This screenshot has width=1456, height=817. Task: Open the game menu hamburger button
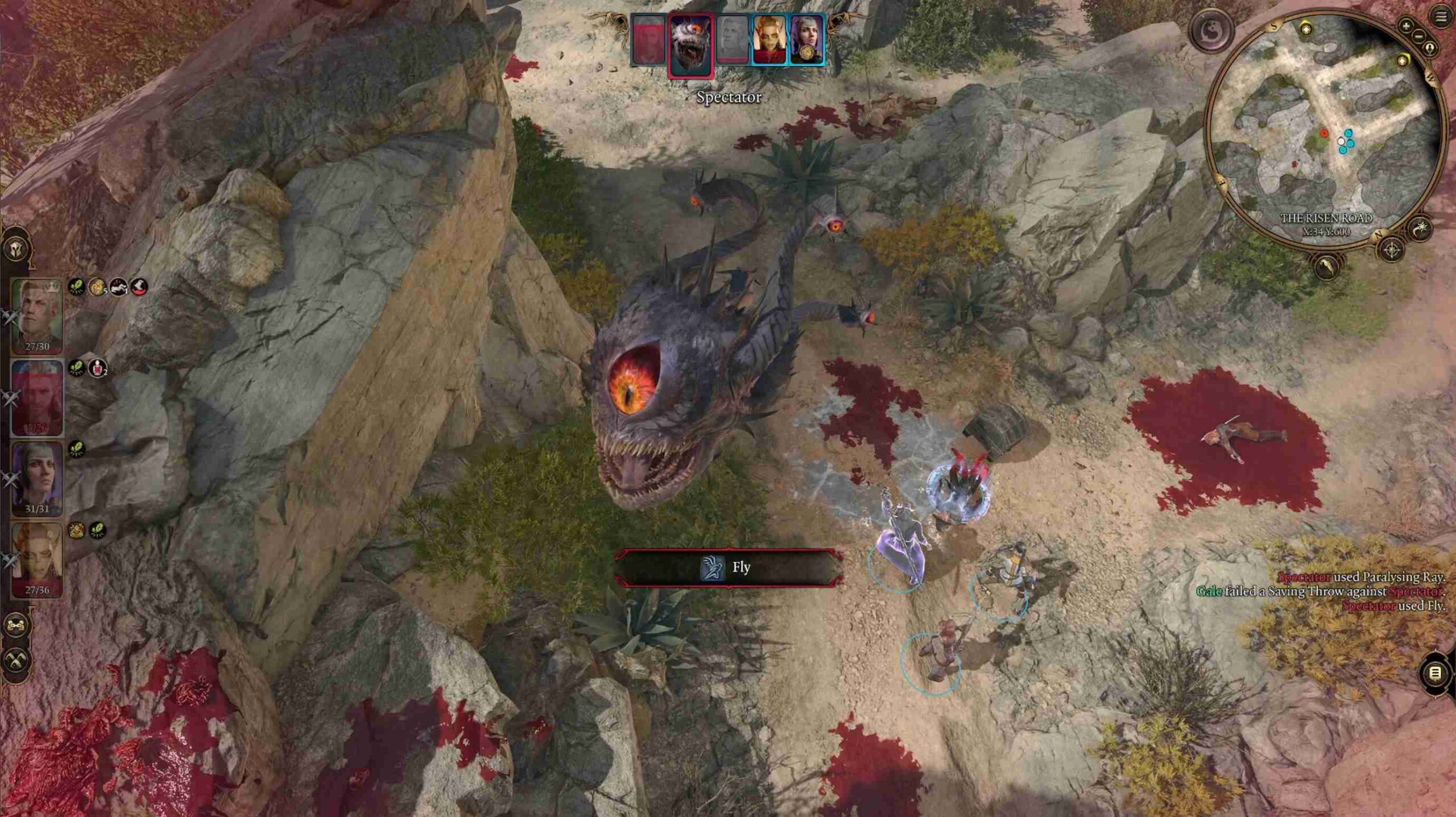1441,18
